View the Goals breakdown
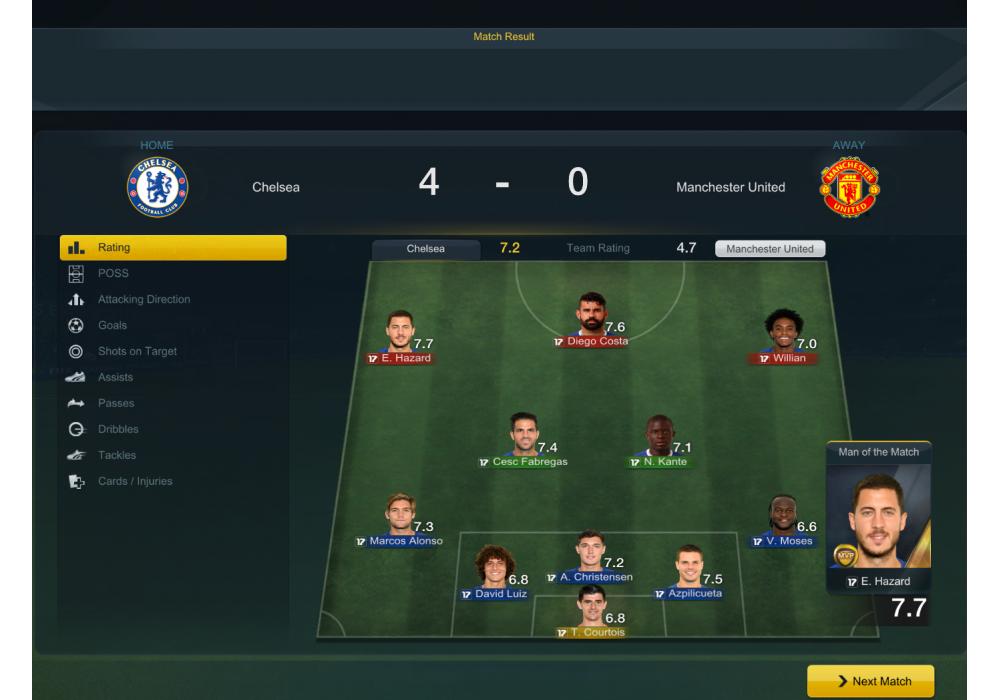The width and height of the screenshot is (1000, 700). click(112, 325)
